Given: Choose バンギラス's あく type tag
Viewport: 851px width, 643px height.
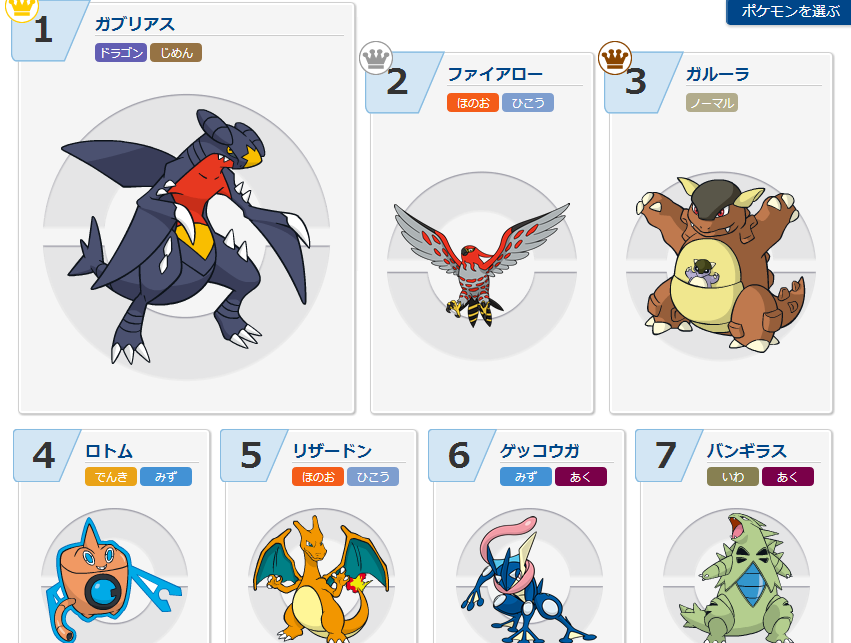Looking at the screenshot, I should pyautogui.click(x=788, y=477).
